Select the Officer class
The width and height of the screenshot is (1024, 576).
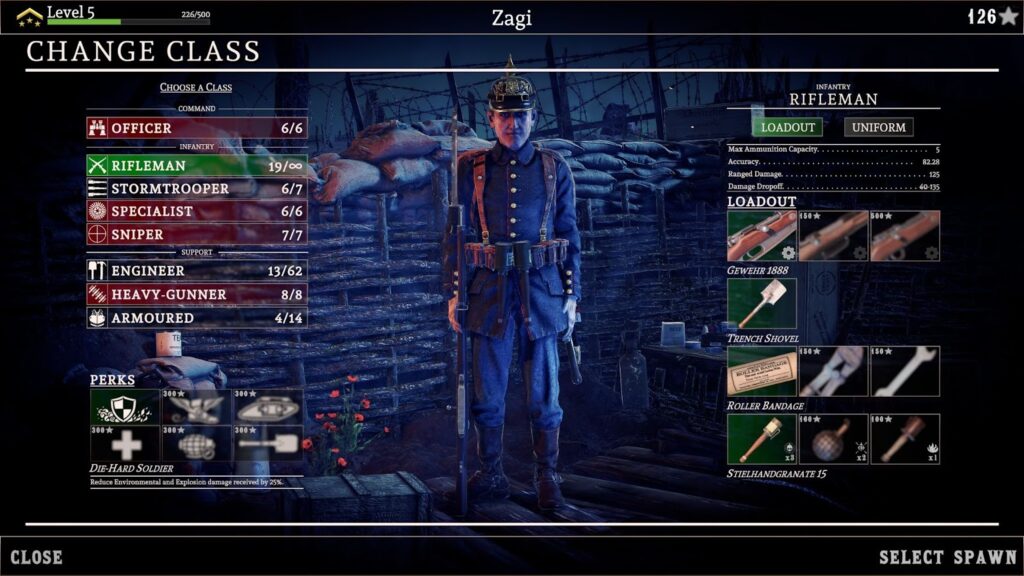tap(196, 128)
